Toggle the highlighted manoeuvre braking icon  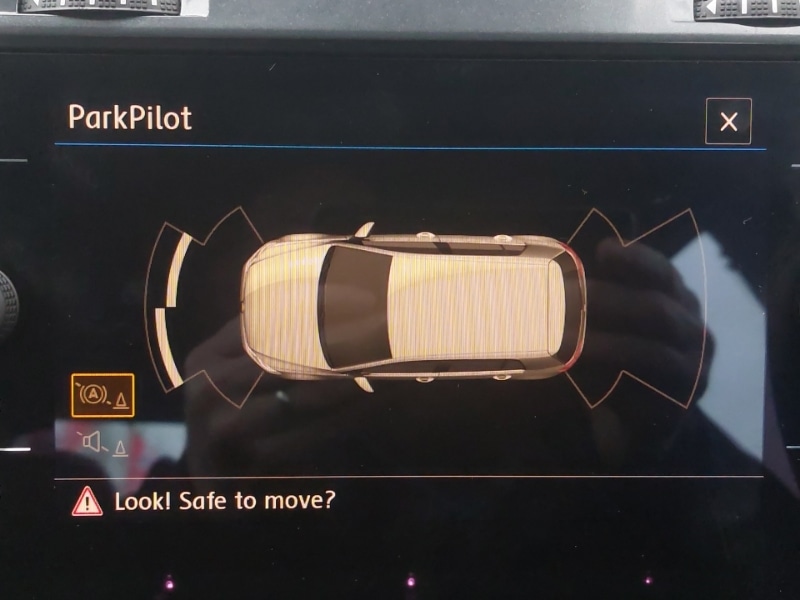102,396
